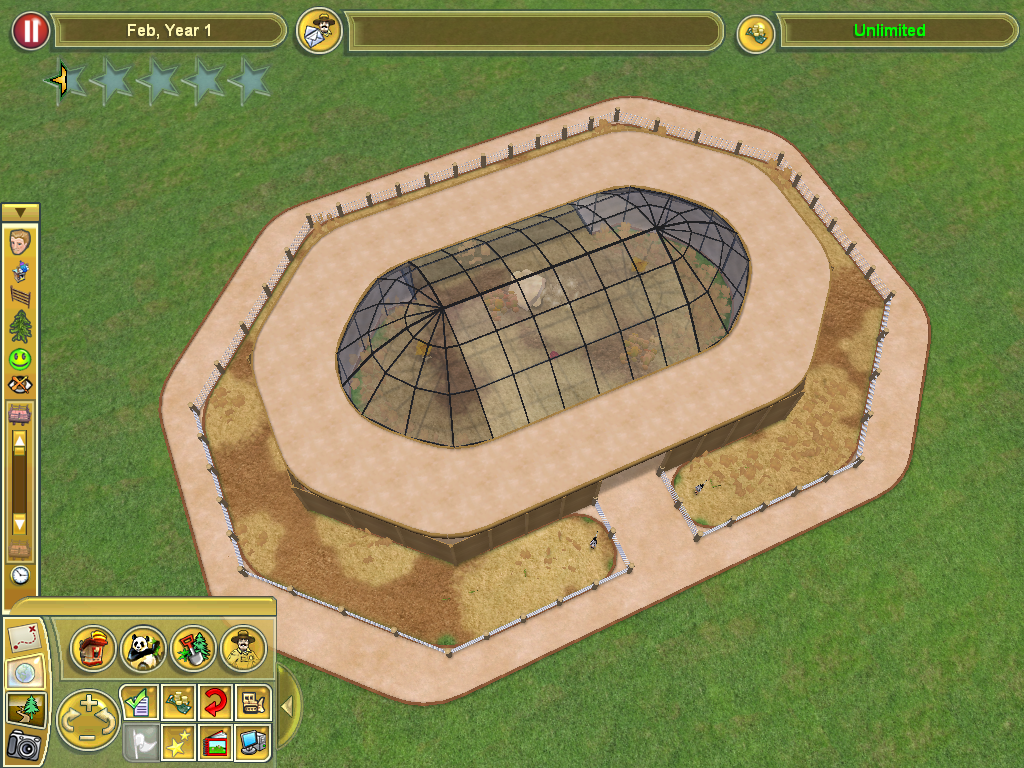The height and width of the screenshot is (768, 1024).
Task: Open the photo album book
Action: tap(215, 743)
